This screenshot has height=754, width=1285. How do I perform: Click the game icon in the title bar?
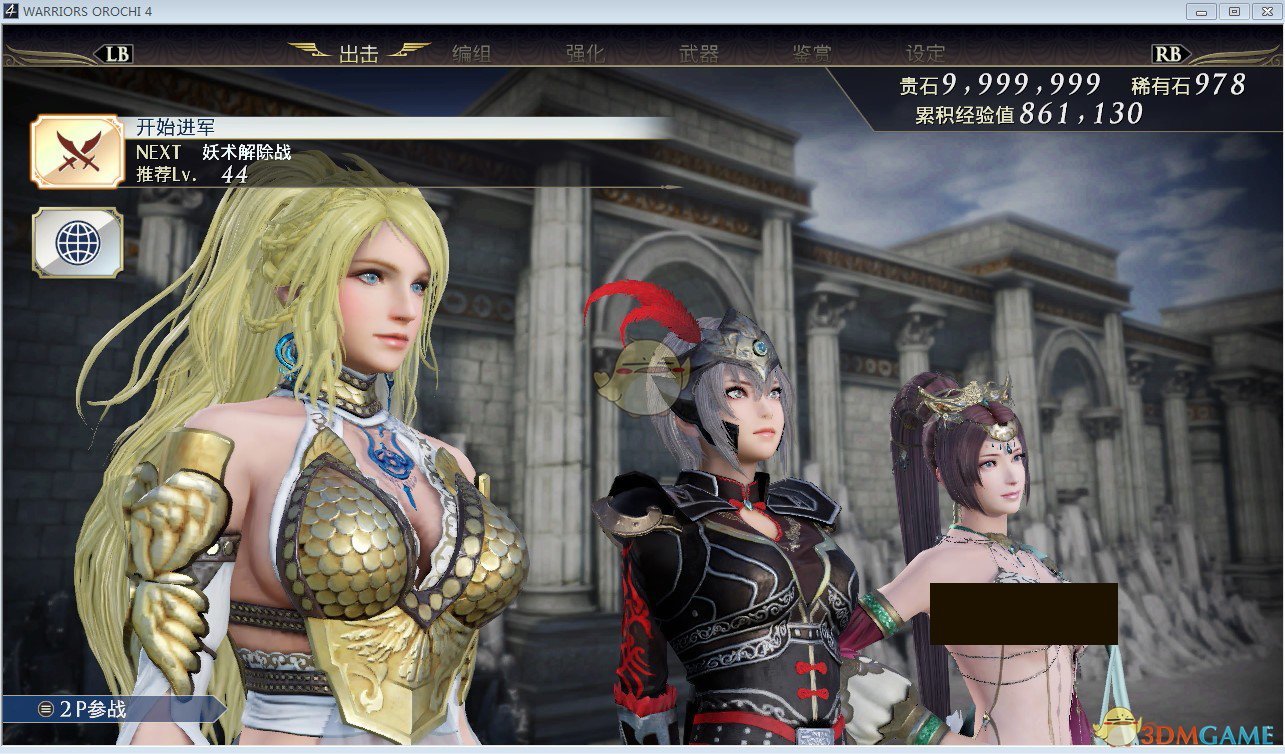(x=10, y=11)
